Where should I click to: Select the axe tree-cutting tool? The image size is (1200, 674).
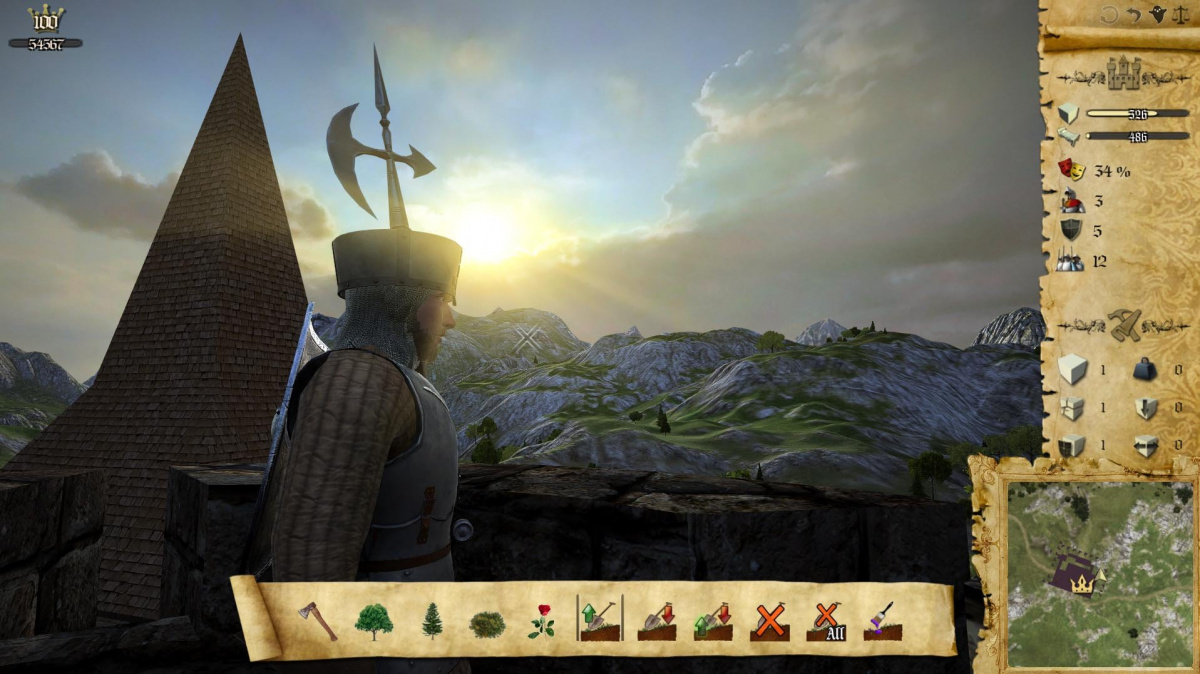317,621
